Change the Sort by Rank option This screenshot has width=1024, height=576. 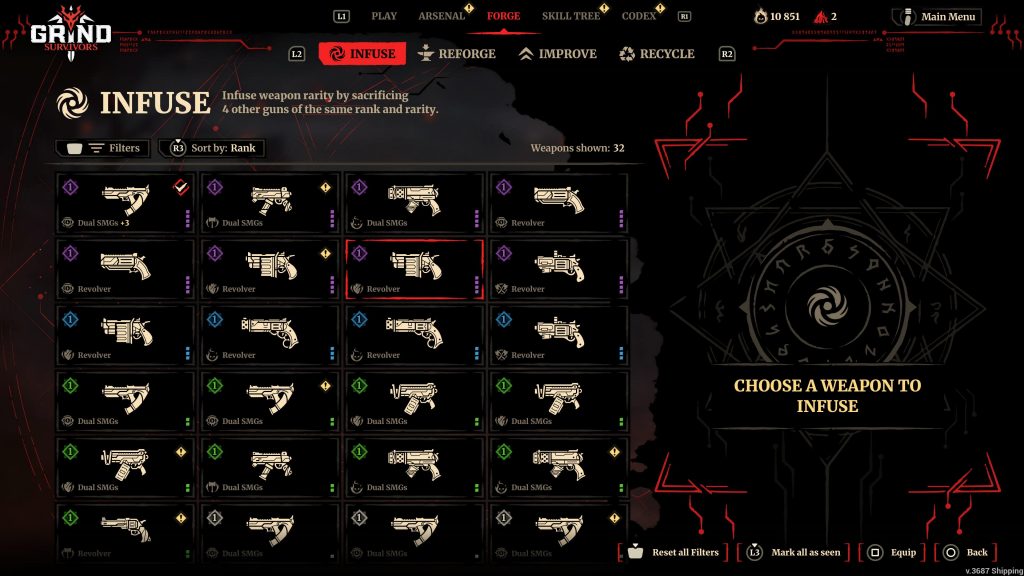[x=212, y=148]
